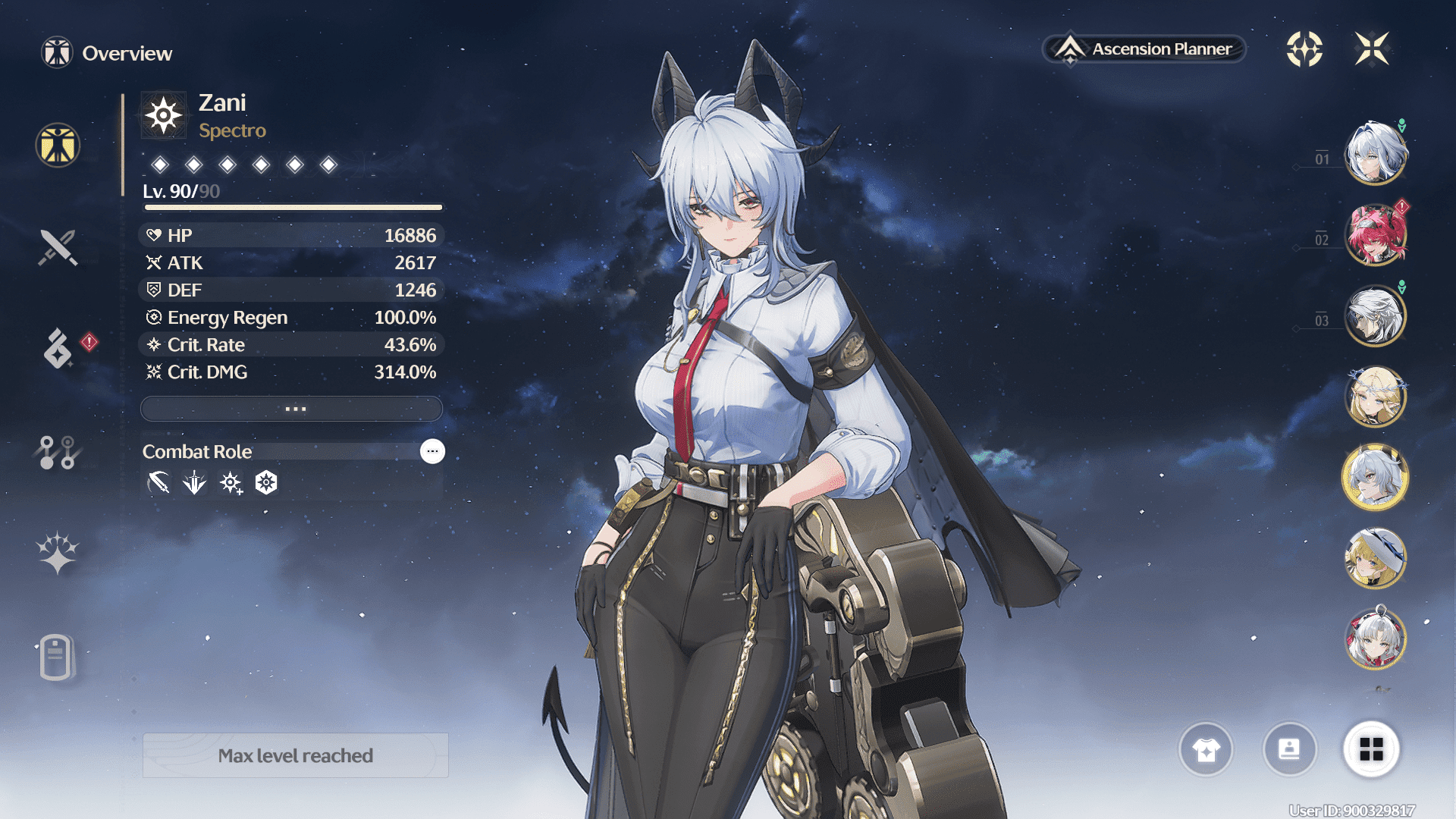Screen dimensions: 1456x819
Task: Choose the team slot 01 character portrait
Action: (x=1375, y=154)
